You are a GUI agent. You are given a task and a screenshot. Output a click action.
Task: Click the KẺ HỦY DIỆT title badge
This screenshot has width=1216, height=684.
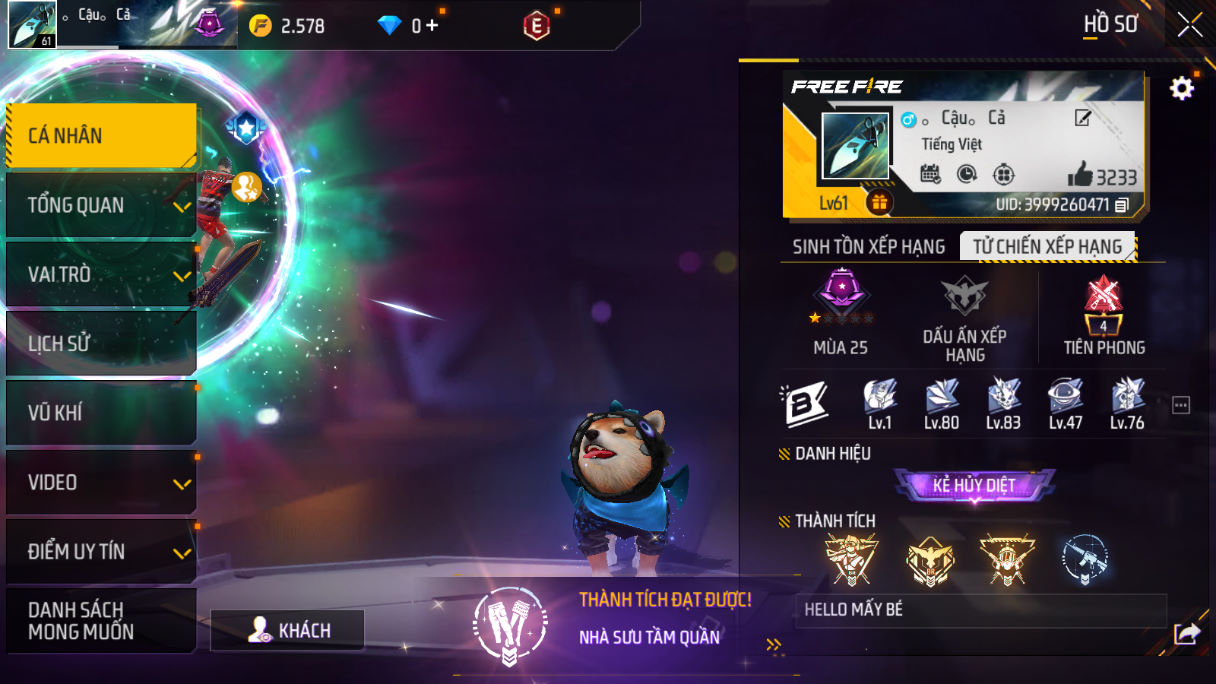click(x=974, y=486)
